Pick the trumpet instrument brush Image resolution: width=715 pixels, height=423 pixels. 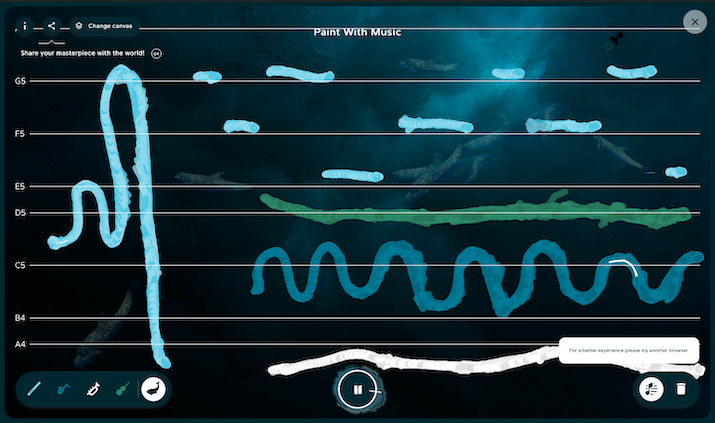(x=93, y=388)
